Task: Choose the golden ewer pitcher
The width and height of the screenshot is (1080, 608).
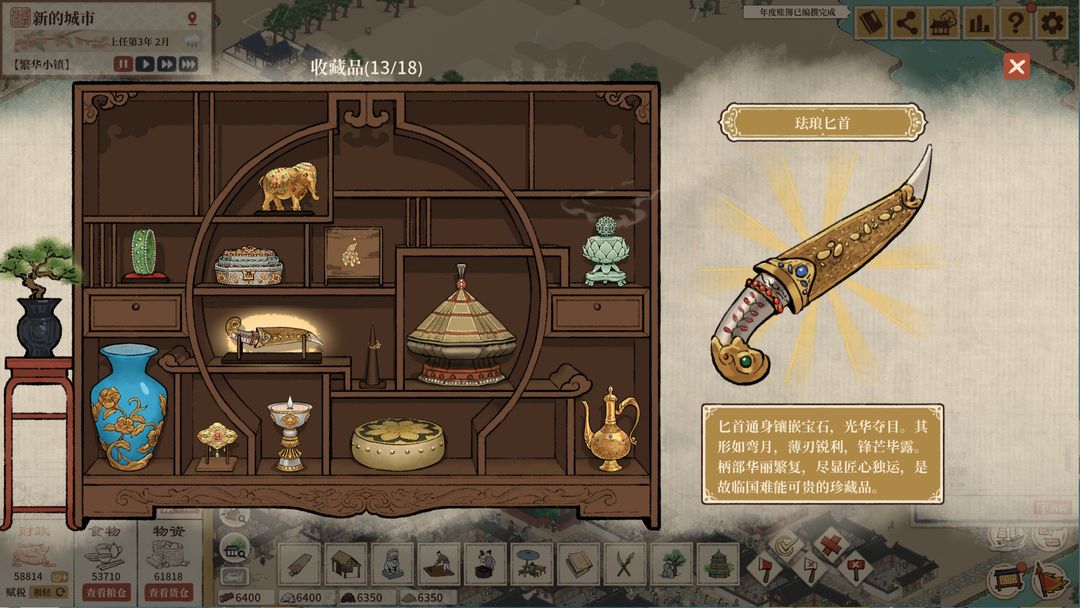Action: click(x=609, y=428)
